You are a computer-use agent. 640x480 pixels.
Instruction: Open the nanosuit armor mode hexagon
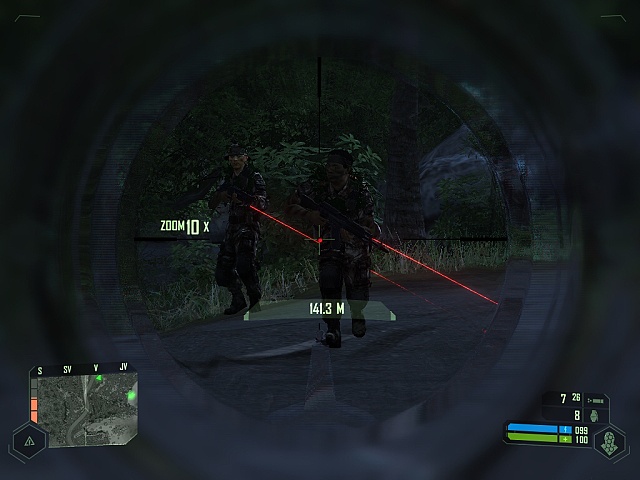point(609,440)
